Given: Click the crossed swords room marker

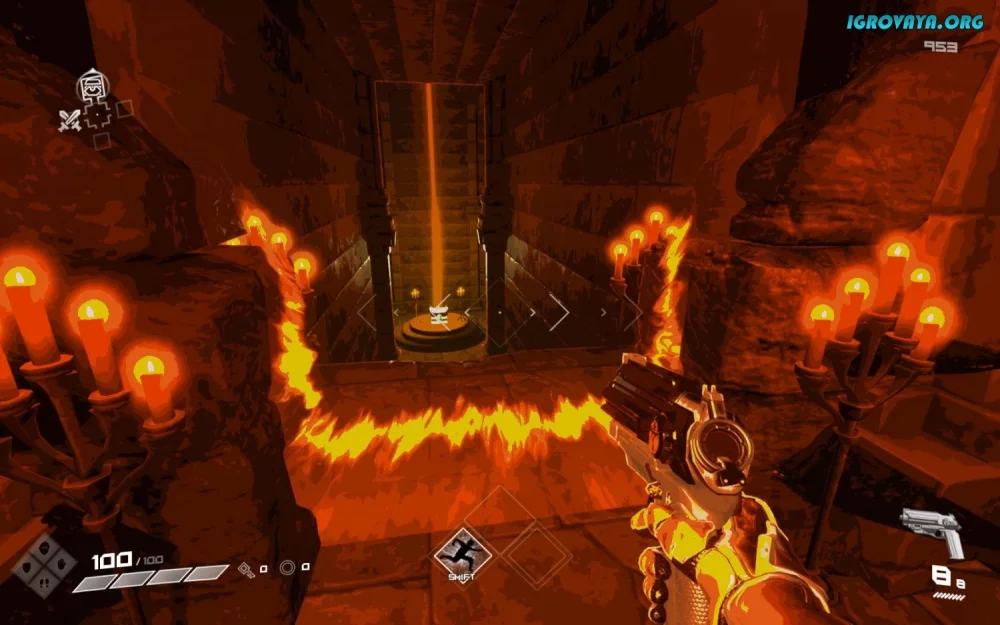Looking at the screenshot, I should click(68, 122).
